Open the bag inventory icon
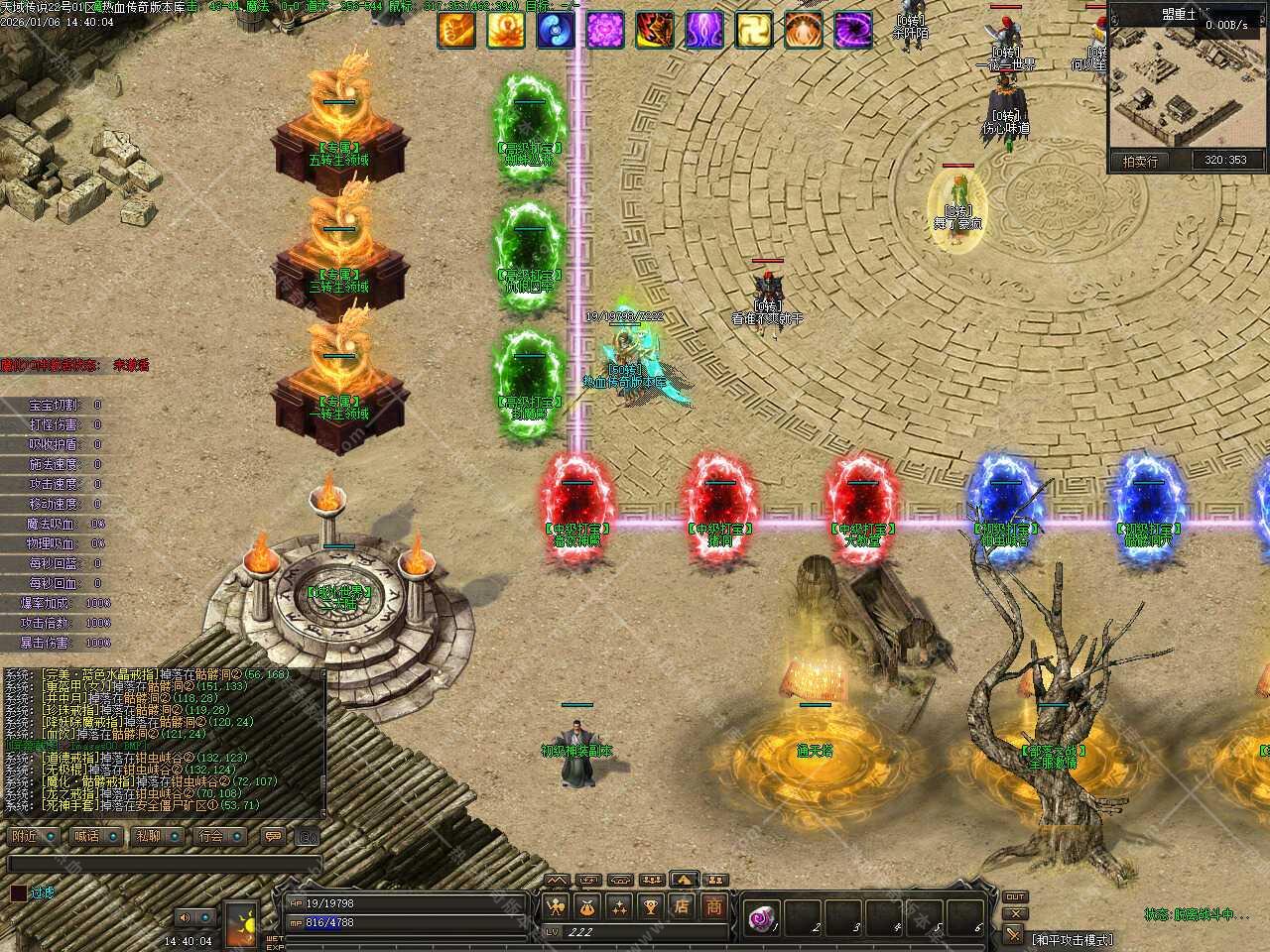The height and width of the screenshot is (952, 1270). click(587, 905)
